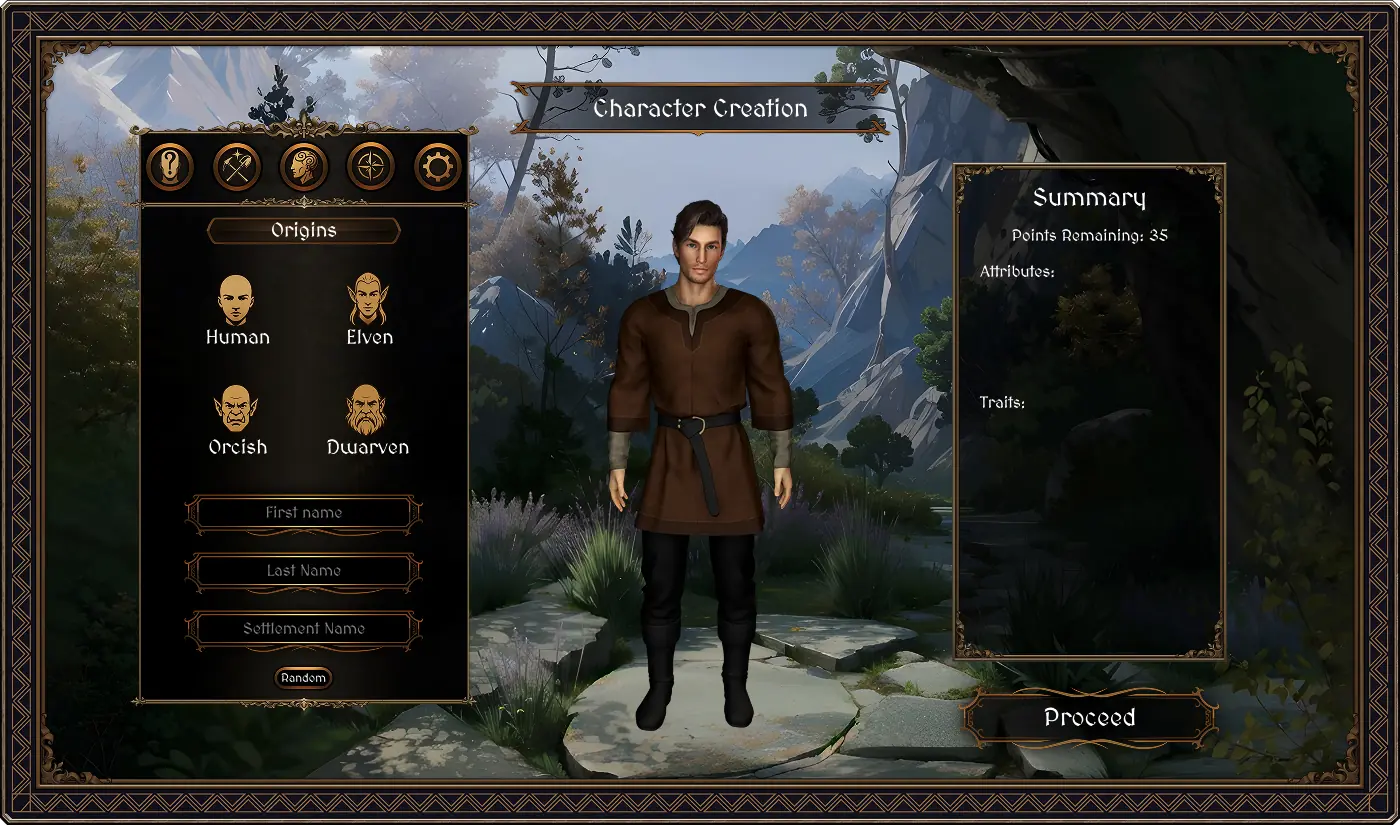
Task: Pick the Orcish origin
Action: [x=237, y=421]
